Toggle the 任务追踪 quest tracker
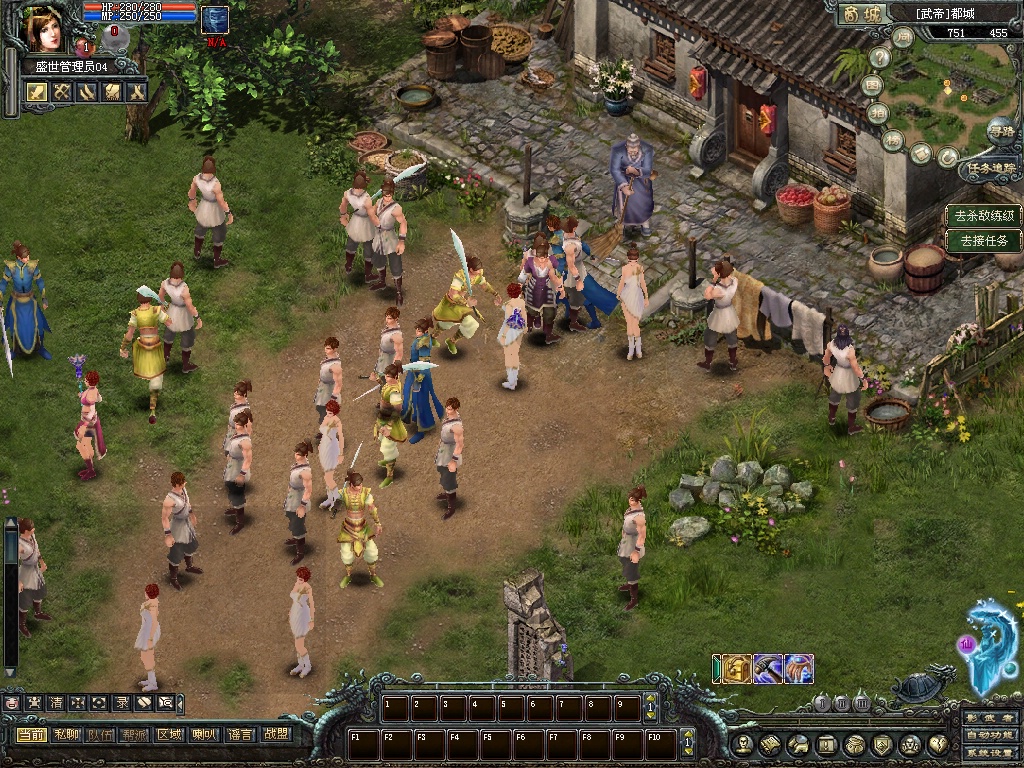This screenshot has height=768, width=1024. pos(989,169)
